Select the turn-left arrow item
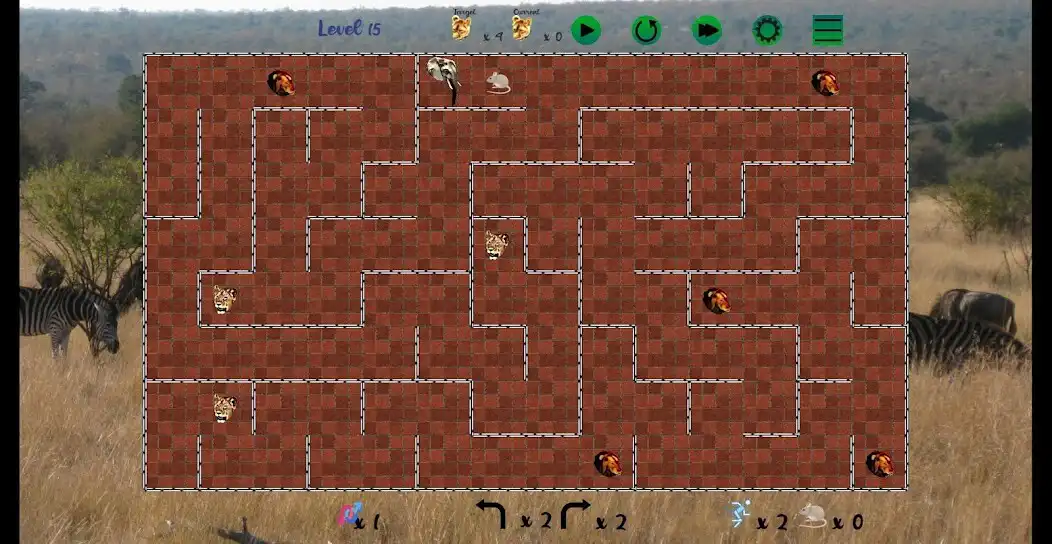 (x=491, y=515)
